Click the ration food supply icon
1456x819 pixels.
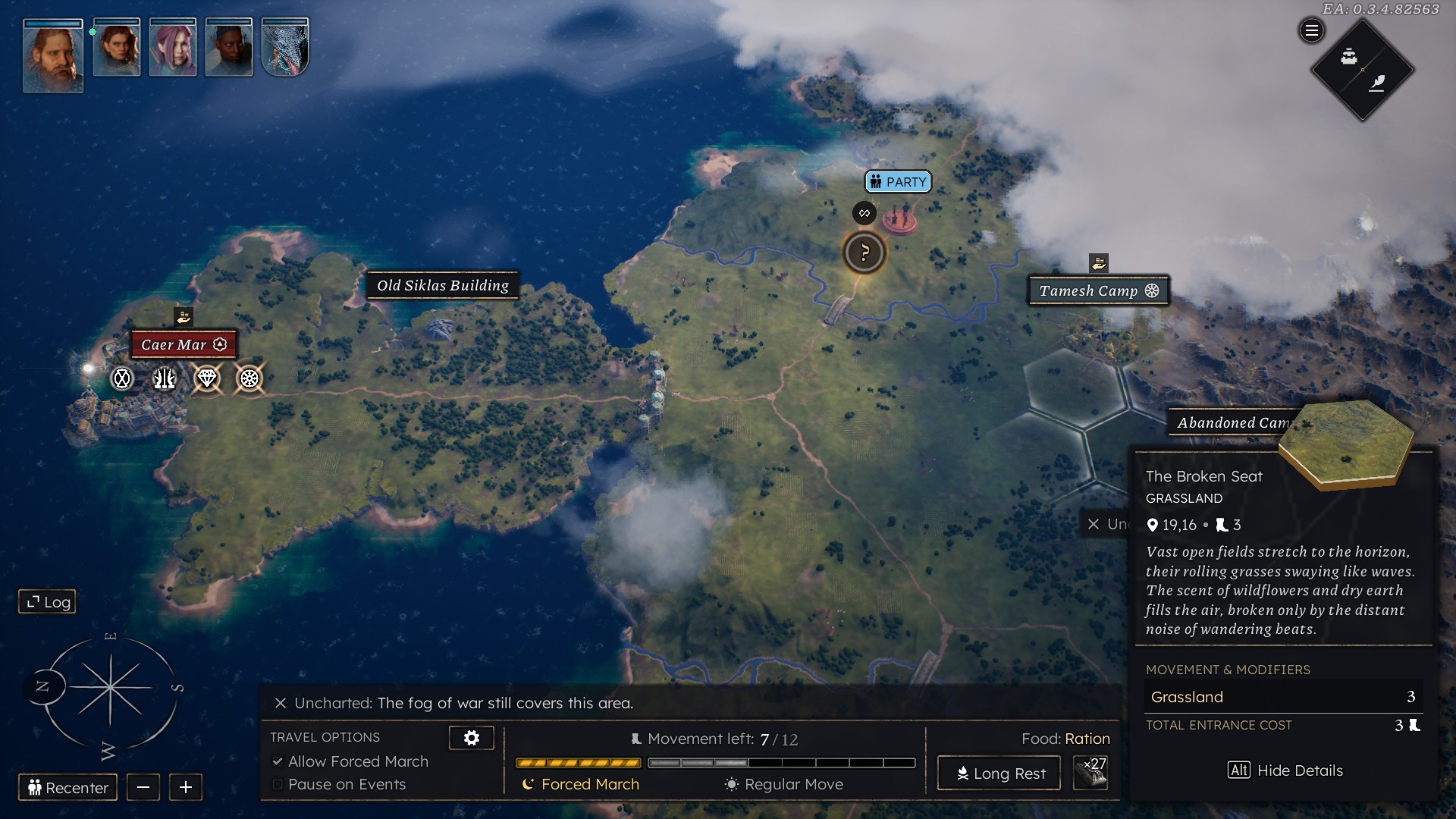1090,773
